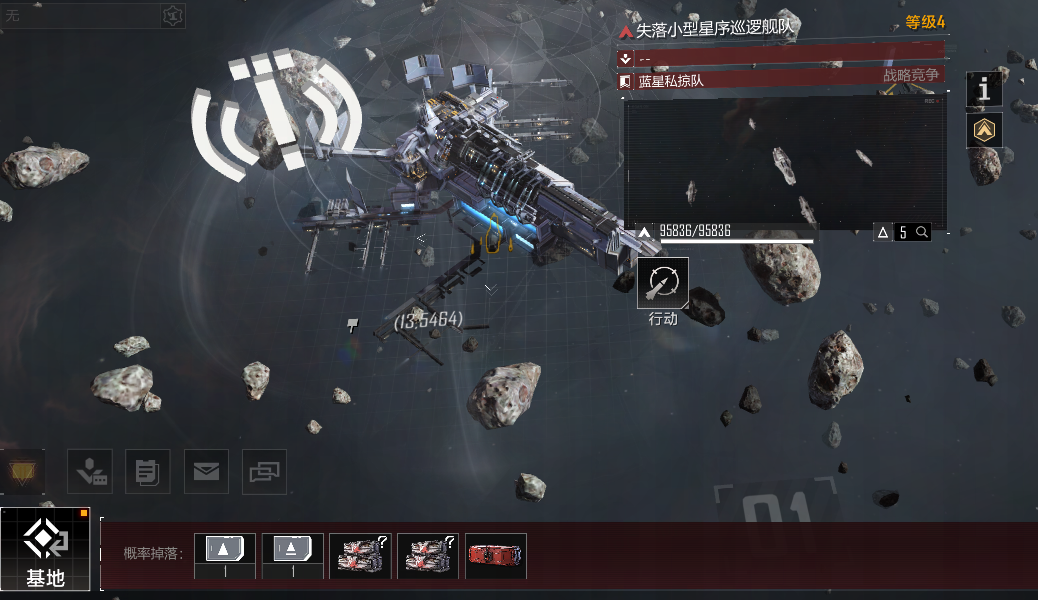Open the 行动 action button
Screen dimensions: 1038x600
tap(662, 283)
